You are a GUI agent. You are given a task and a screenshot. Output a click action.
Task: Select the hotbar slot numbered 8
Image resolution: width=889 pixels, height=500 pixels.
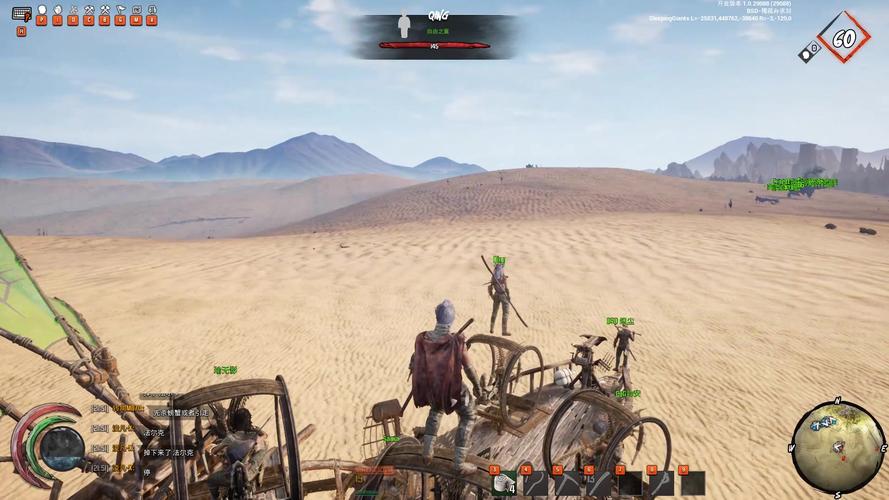661,484
